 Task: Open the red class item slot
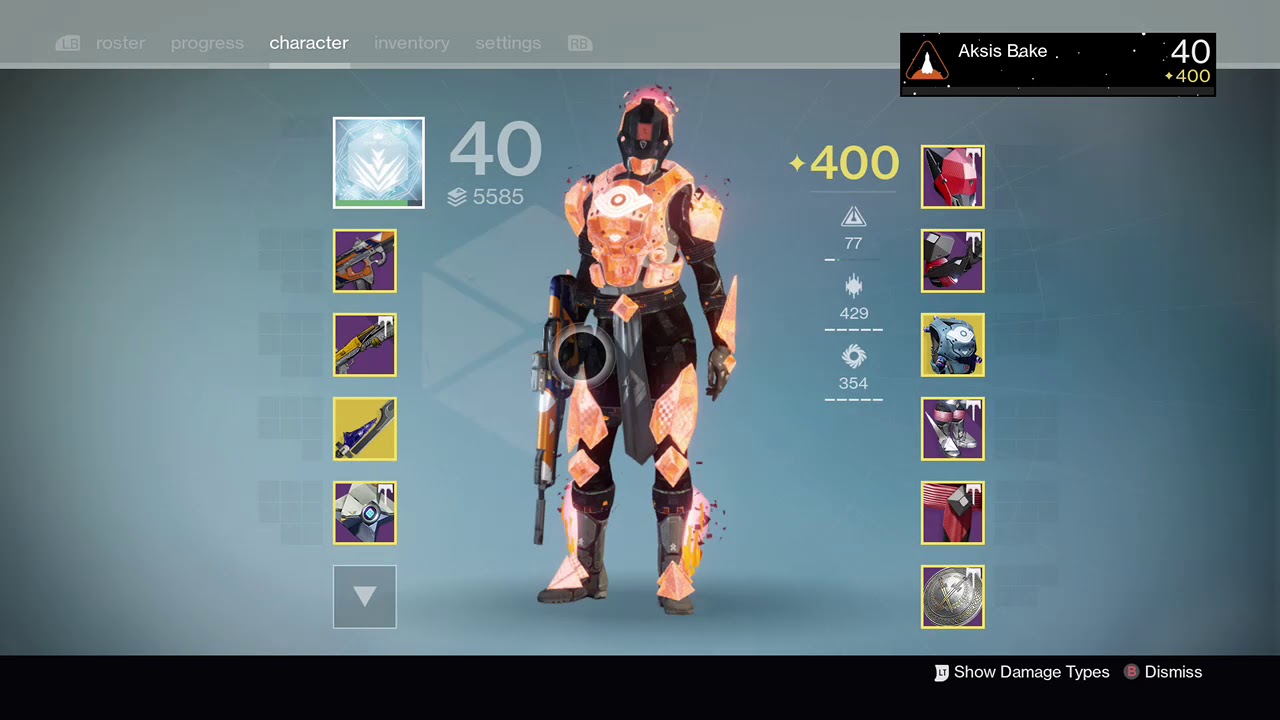pyautogui.click(x=952, y=513)
